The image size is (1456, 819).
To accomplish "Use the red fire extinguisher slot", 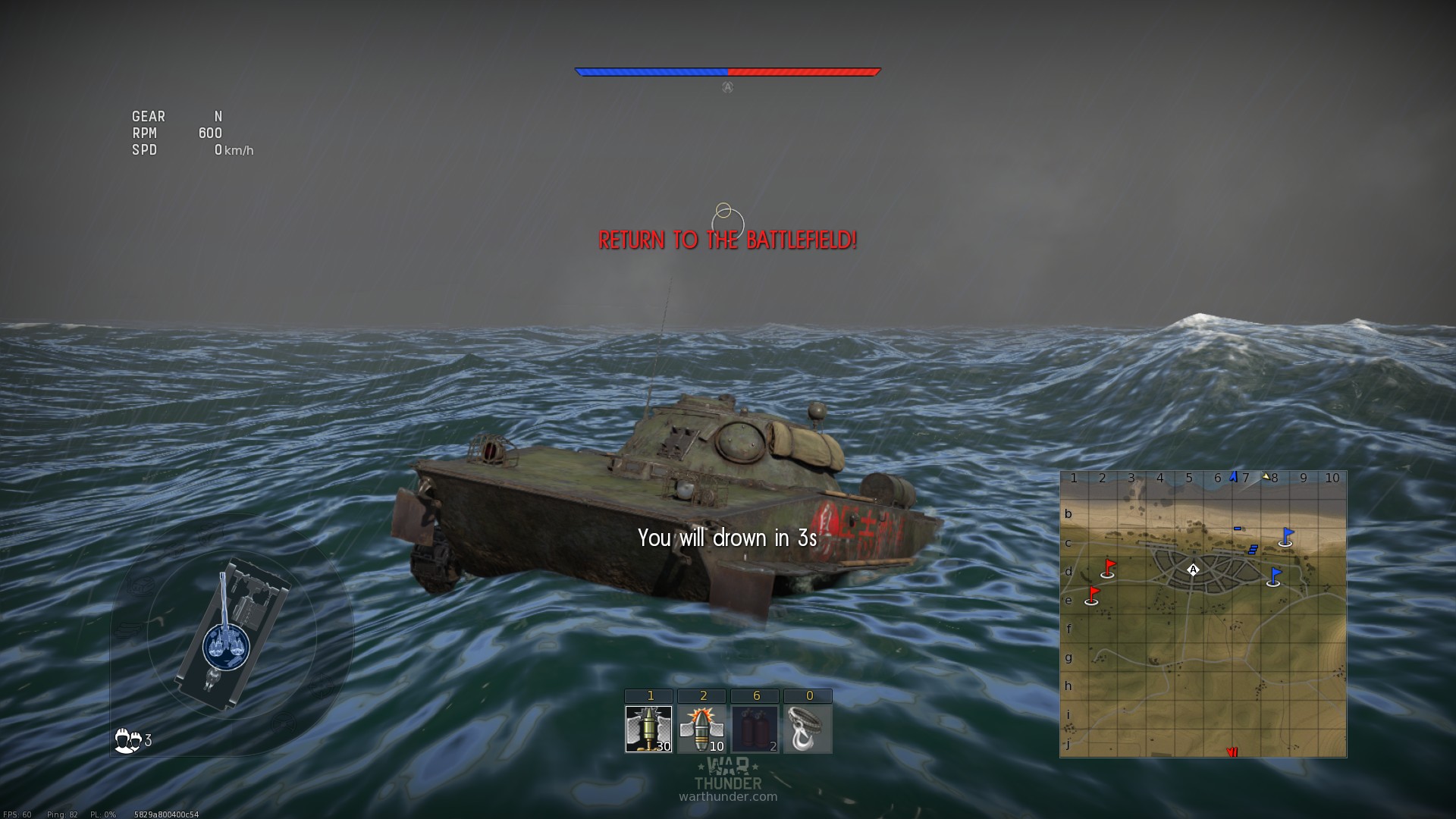I will click(755, 729).
